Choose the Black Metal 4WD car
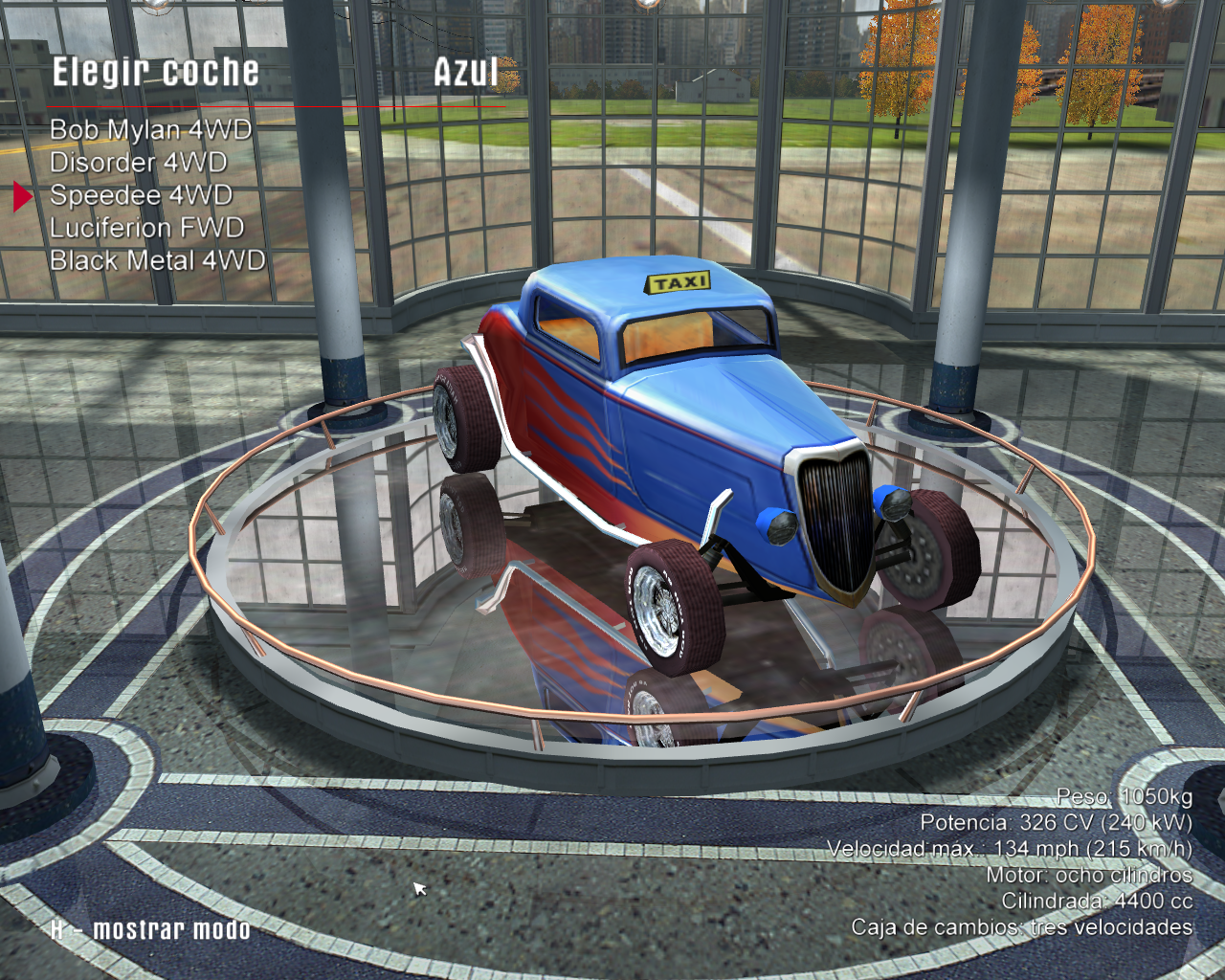1225x980 pixels. pos(157,260)
